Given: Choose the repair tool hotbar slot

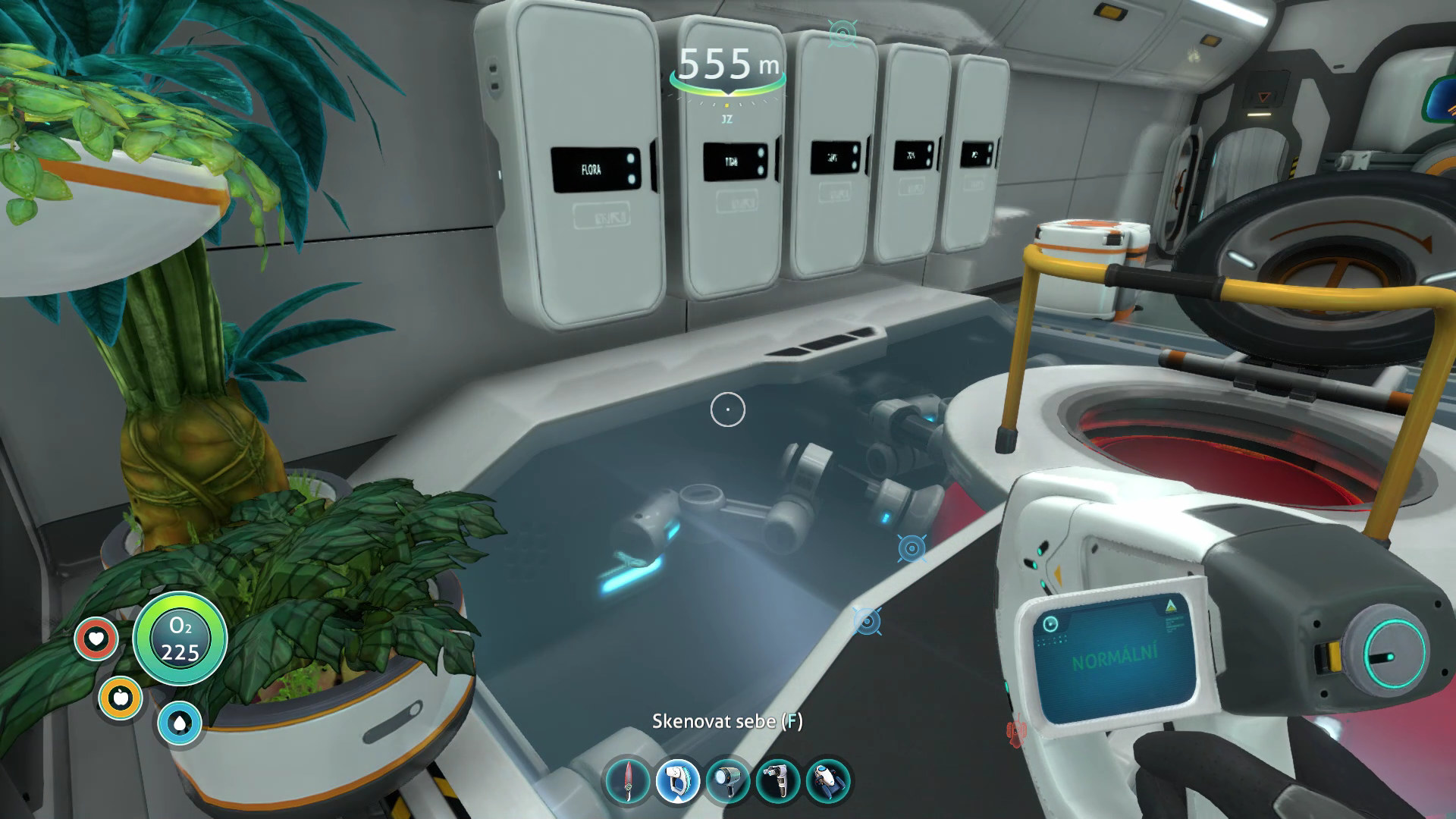Looking at the screenshot, I should [x=779, y=781].
